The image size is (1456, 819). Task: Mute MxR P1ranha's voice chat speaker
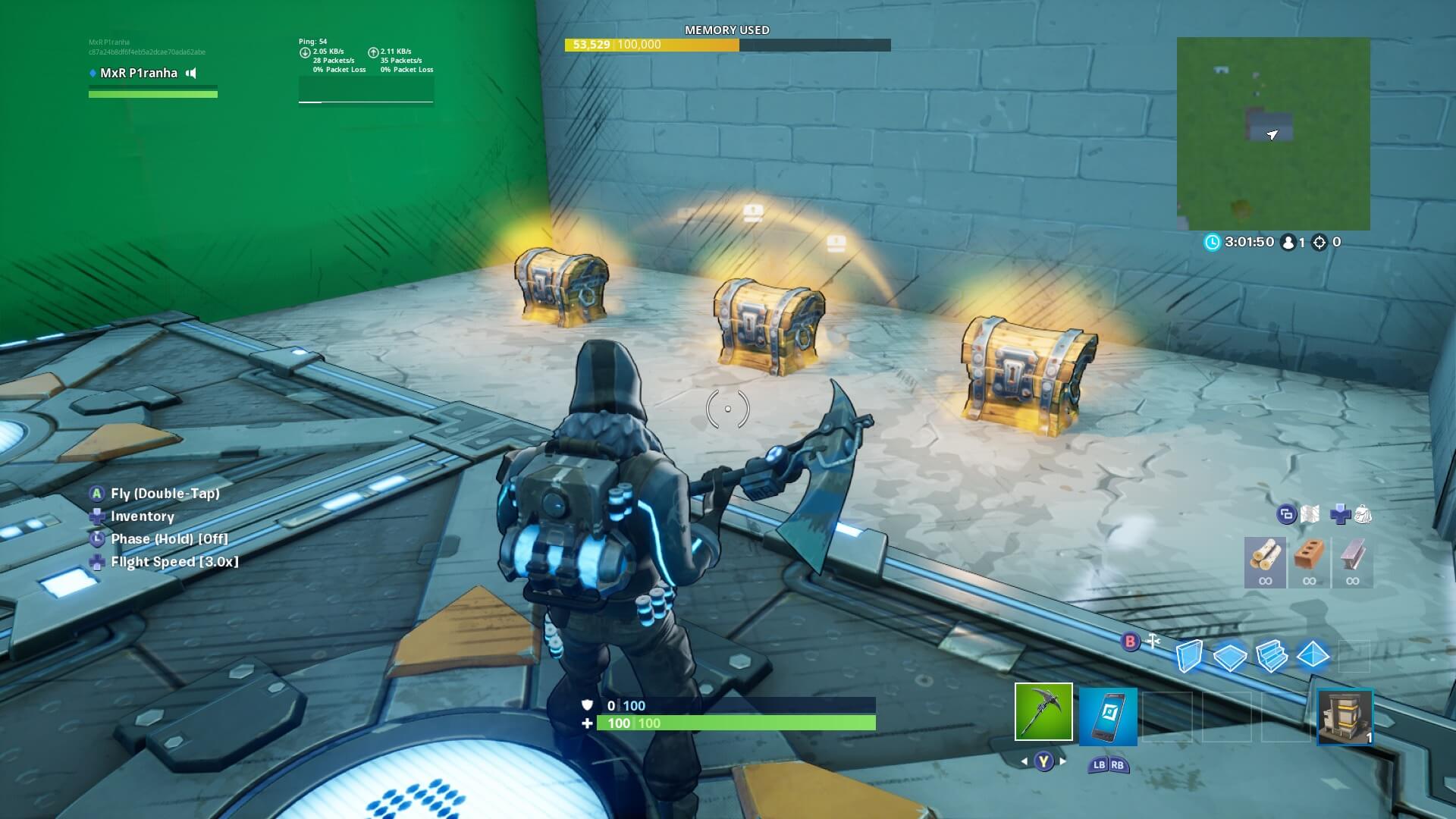[x=192, y=74]
